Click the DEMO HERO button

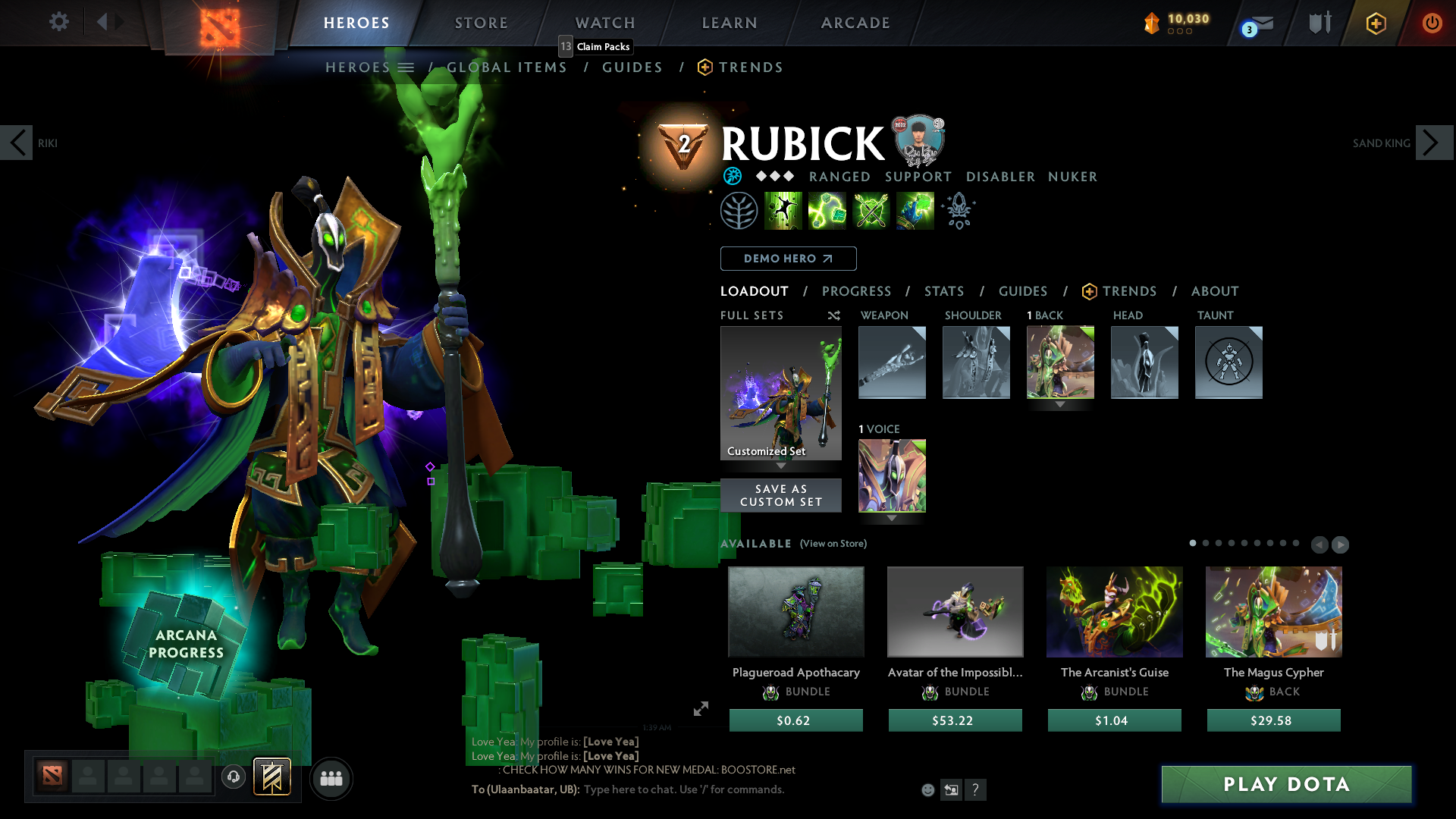788,259
